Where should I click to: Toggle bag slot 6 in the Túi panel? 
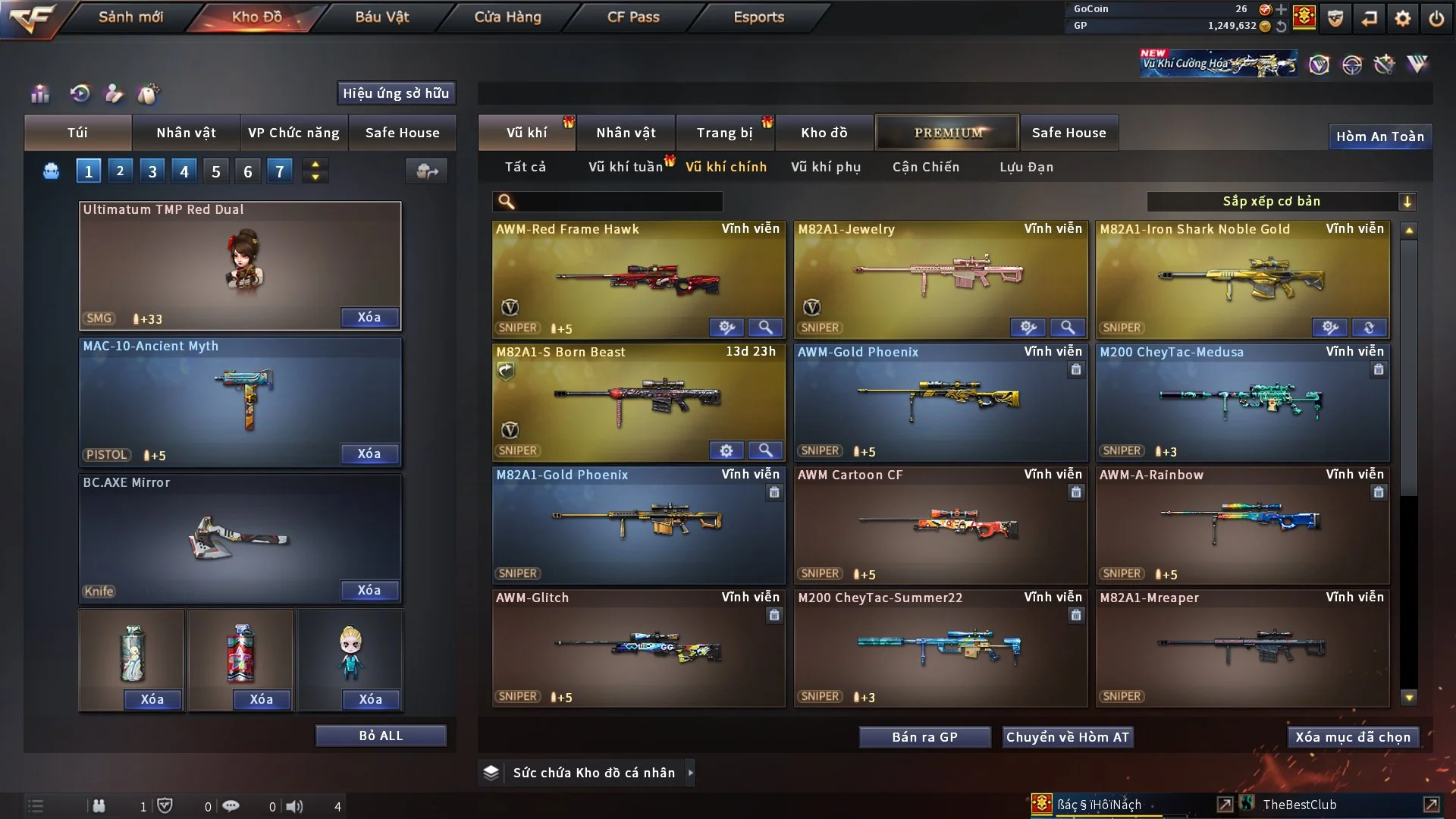tap(247, 171)
